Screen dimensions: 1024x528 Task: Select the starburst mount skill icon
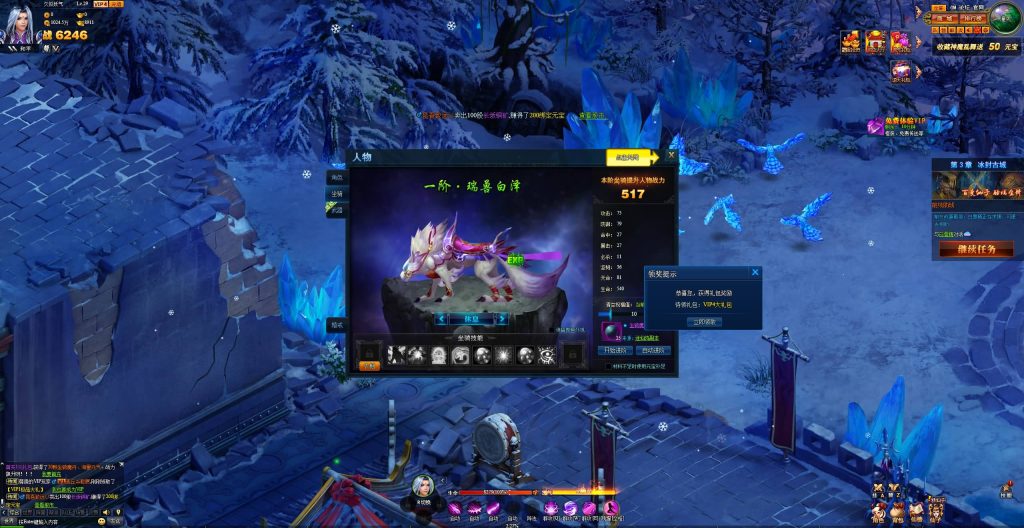click(x=504, y=354)
